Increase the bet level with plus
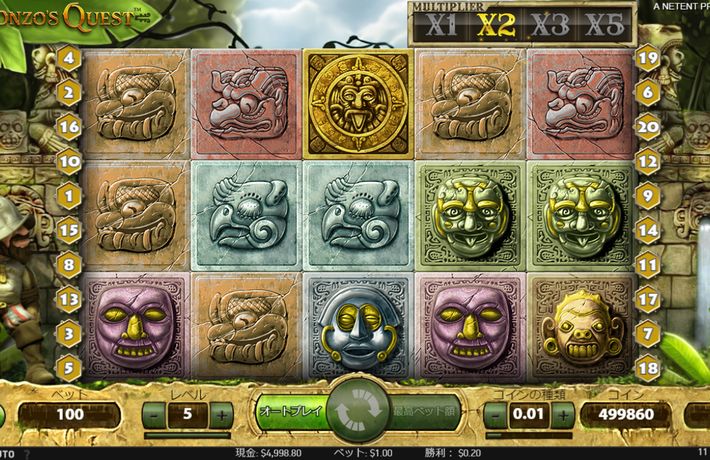 (x=222, y=414)
